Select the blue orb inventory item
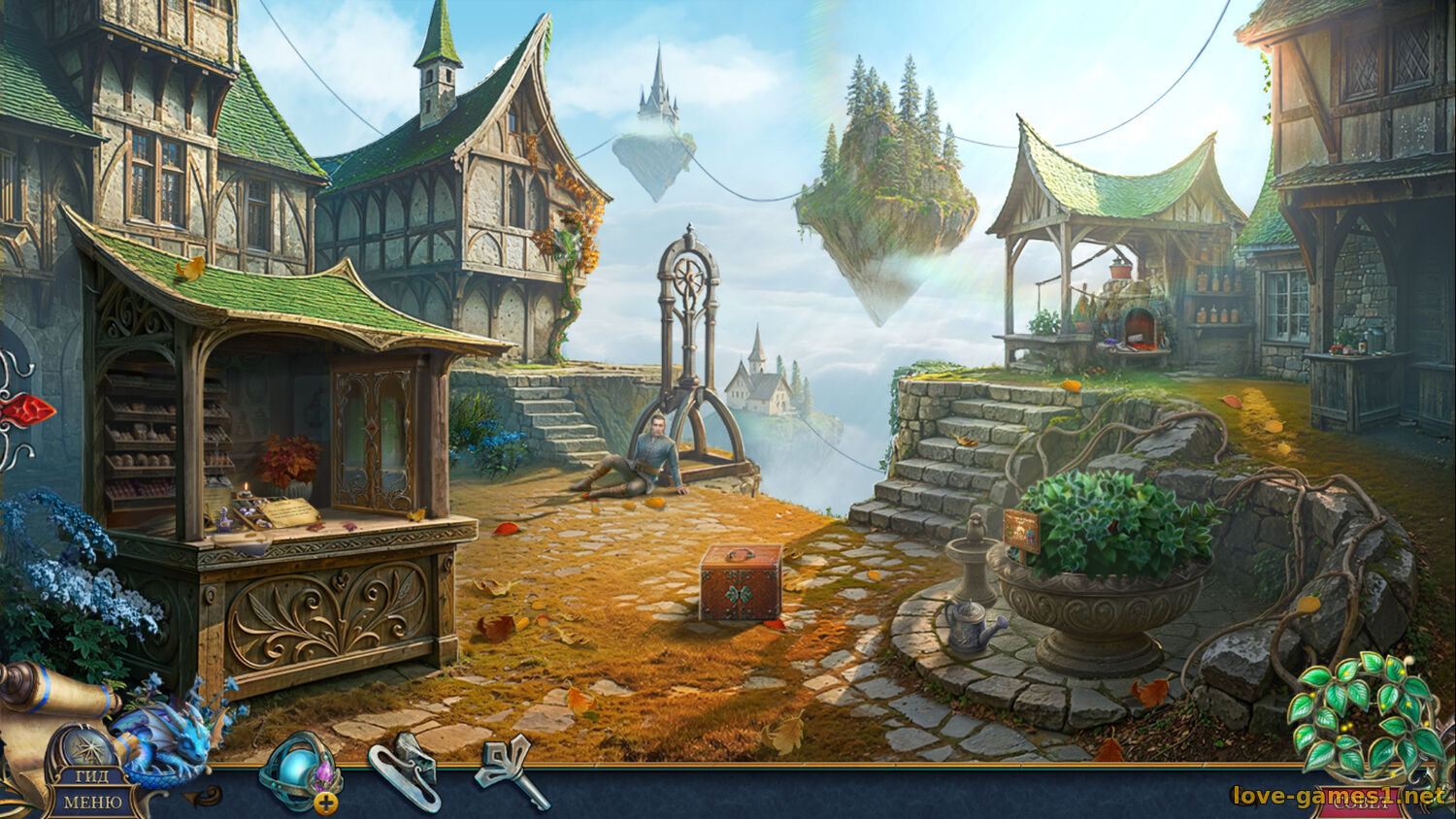This screenshot has height=819, width=1456. [x=299, y=772]
